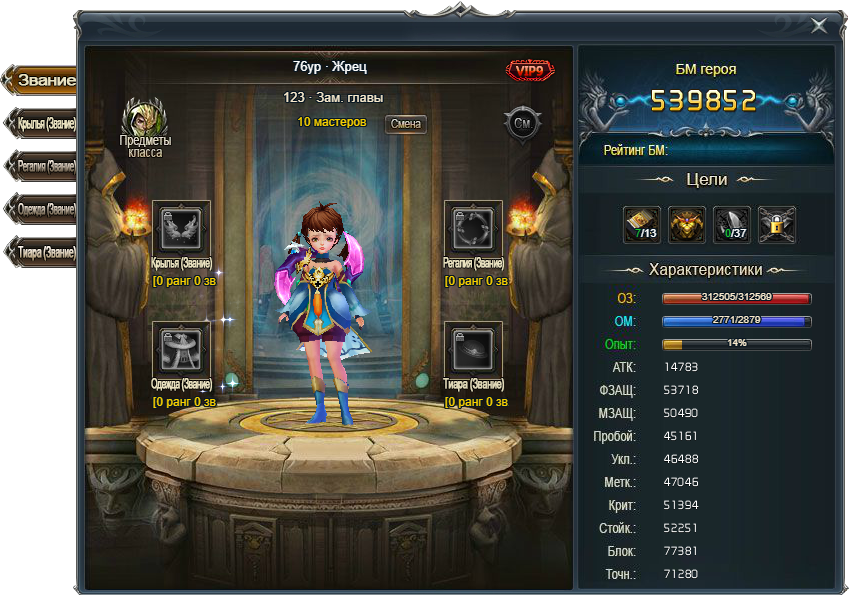The width and height of the screenshot is (849, 595).
Task: Switch to the Звание tab
Action: coord(42,80)
